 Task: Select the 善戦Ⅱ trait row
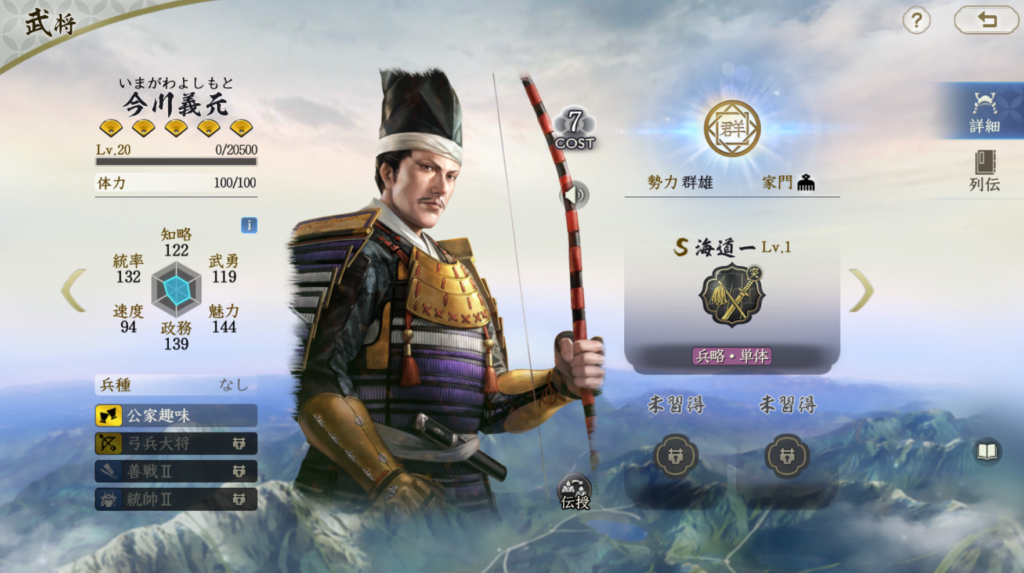176,471
